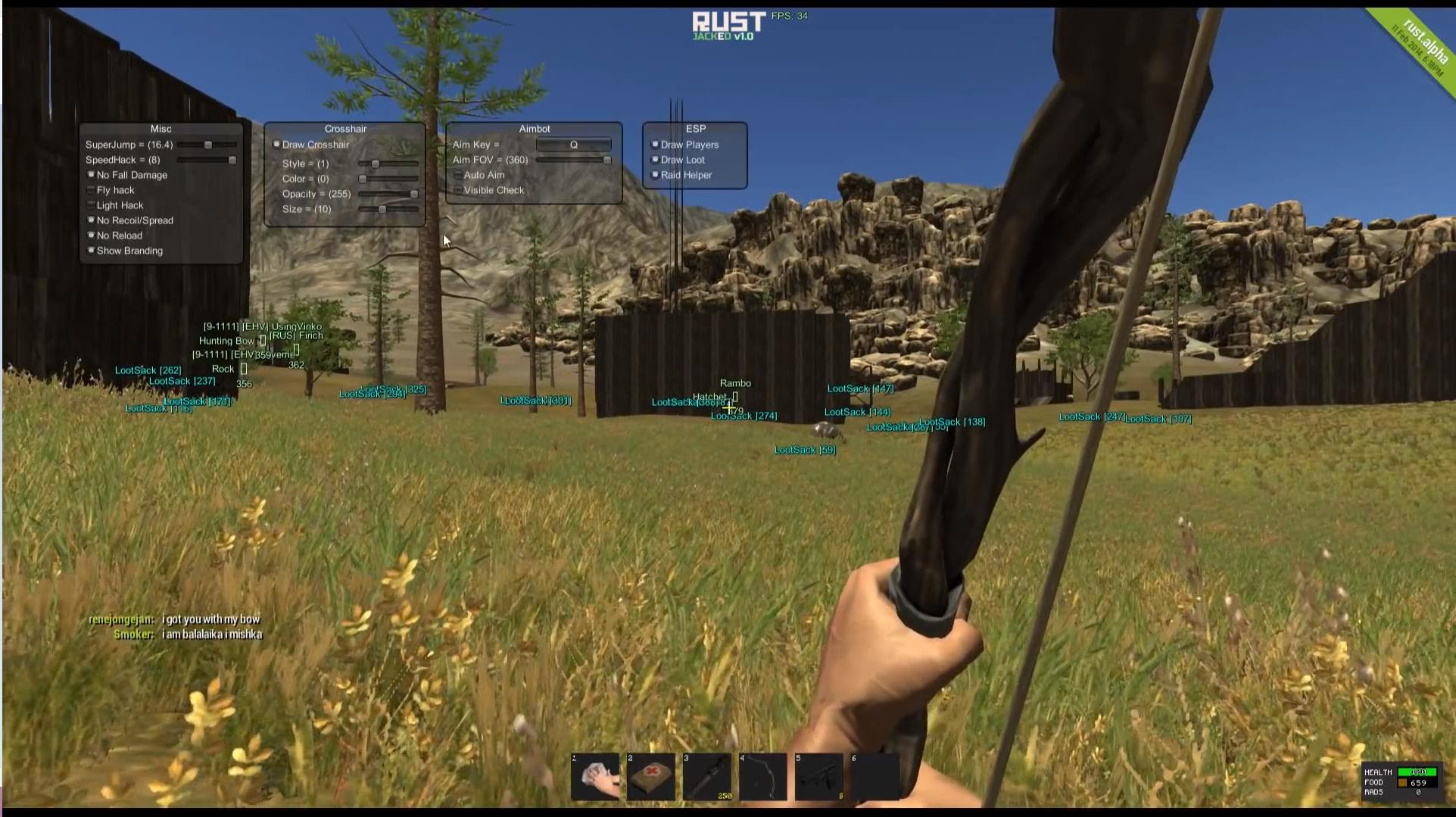Image resolution: width=1456 pixels, height=817 pixels.
Task: Click the Misc panel header
Action: [161, 129]
